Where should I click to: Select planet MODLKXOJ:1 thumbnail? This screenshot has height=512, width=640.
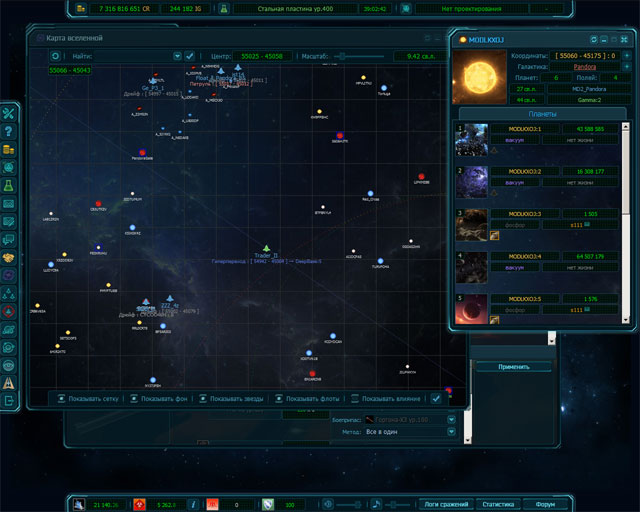472,140
